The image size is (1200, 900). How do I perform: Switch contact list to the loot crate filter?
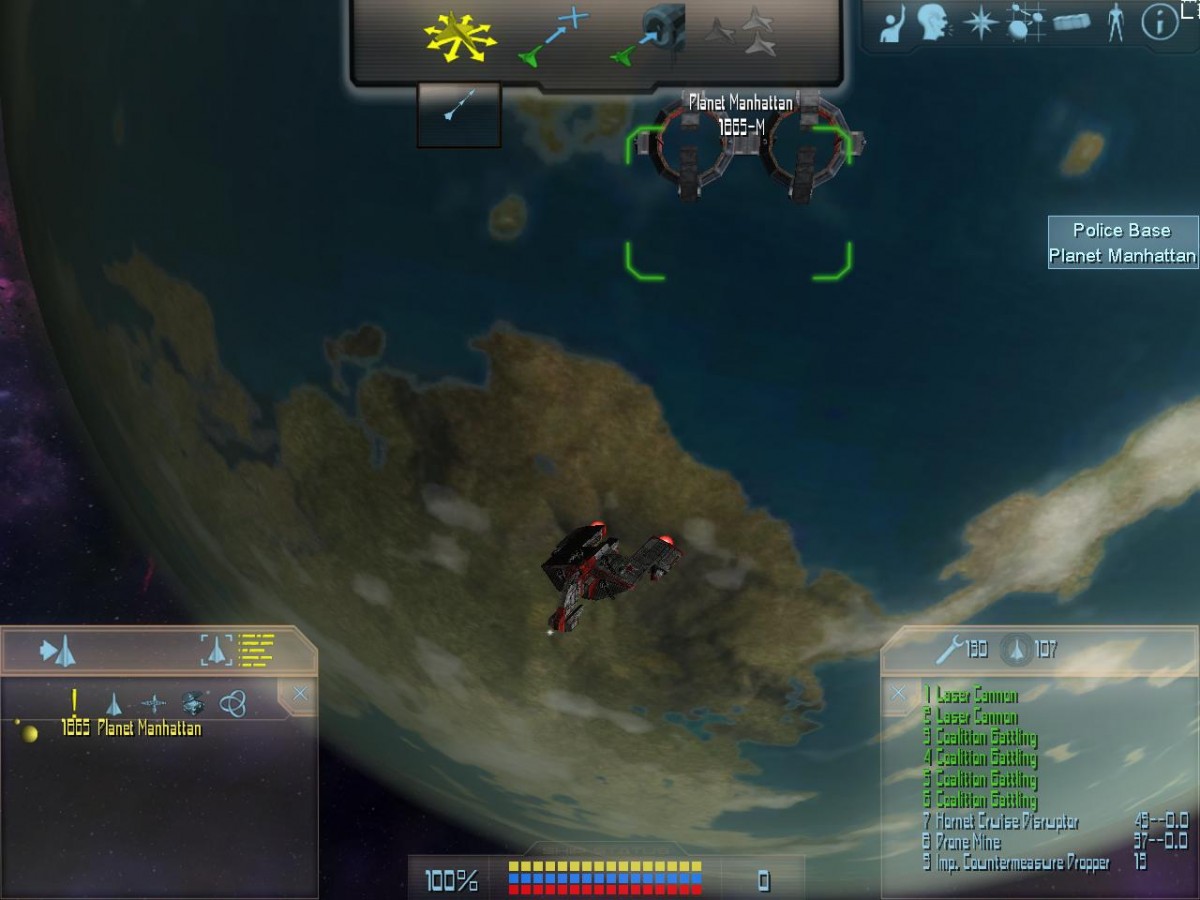coord(192,703)
